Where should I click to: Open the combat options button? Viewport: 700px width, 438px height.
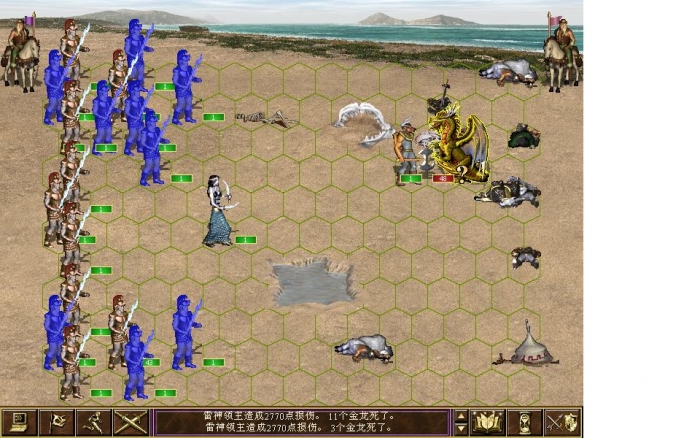tap(19, 422)
